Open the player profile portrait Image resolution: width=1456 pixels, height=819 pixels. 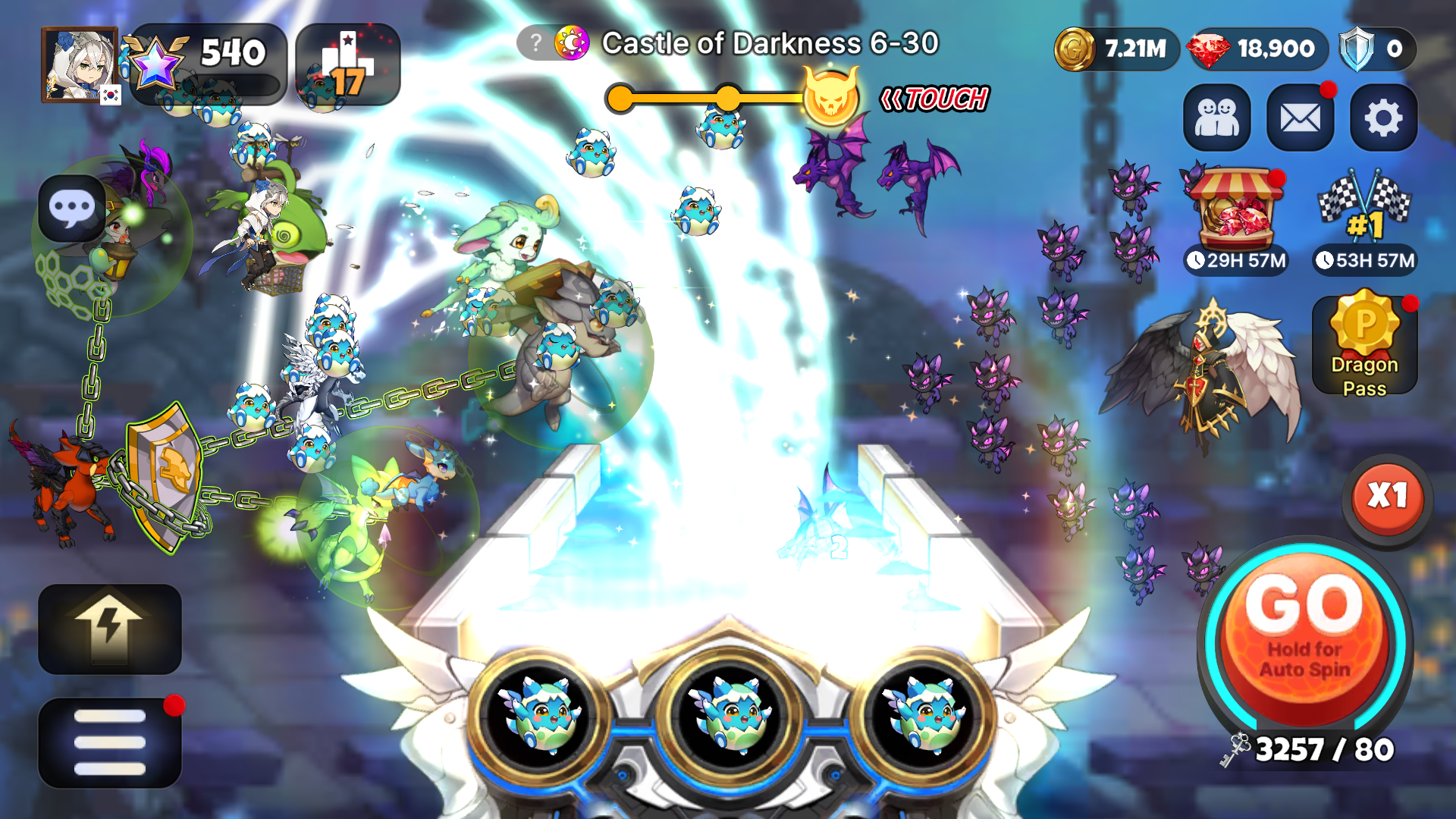80,64
